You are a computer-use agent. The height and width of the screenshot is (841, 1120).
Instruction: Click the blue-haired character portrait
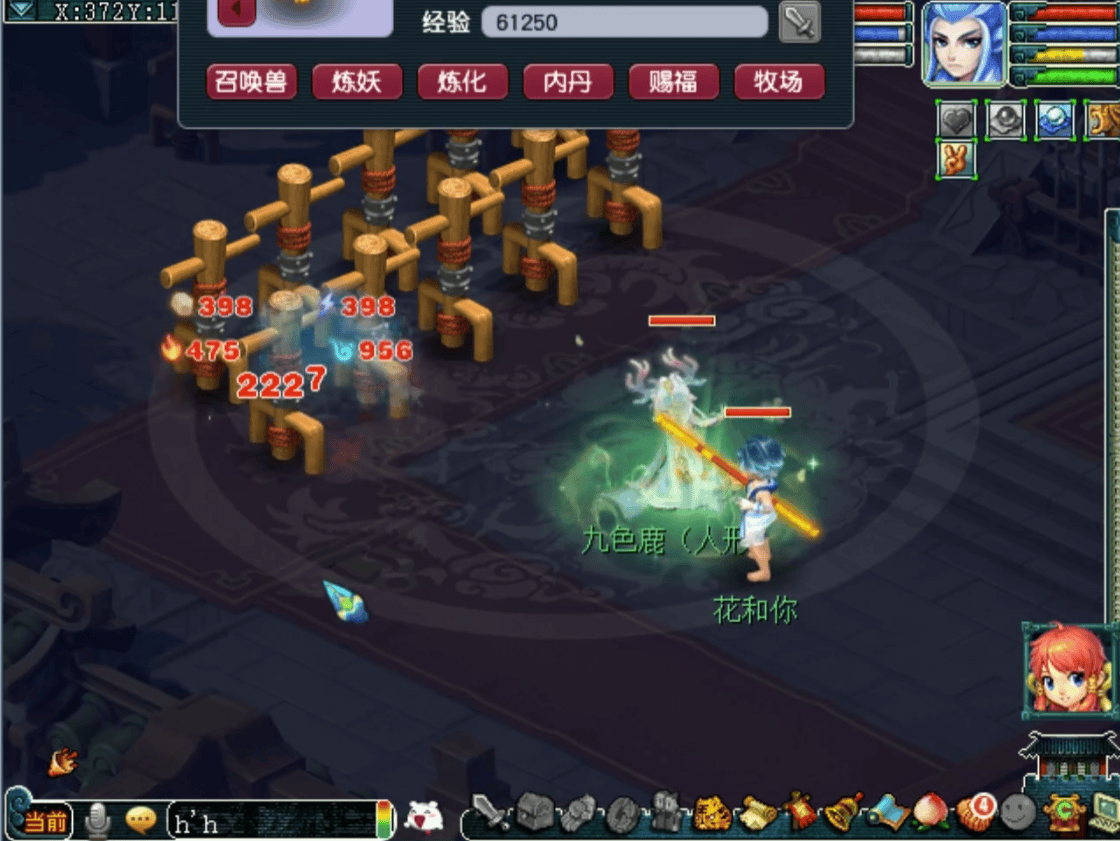(962, 43)
